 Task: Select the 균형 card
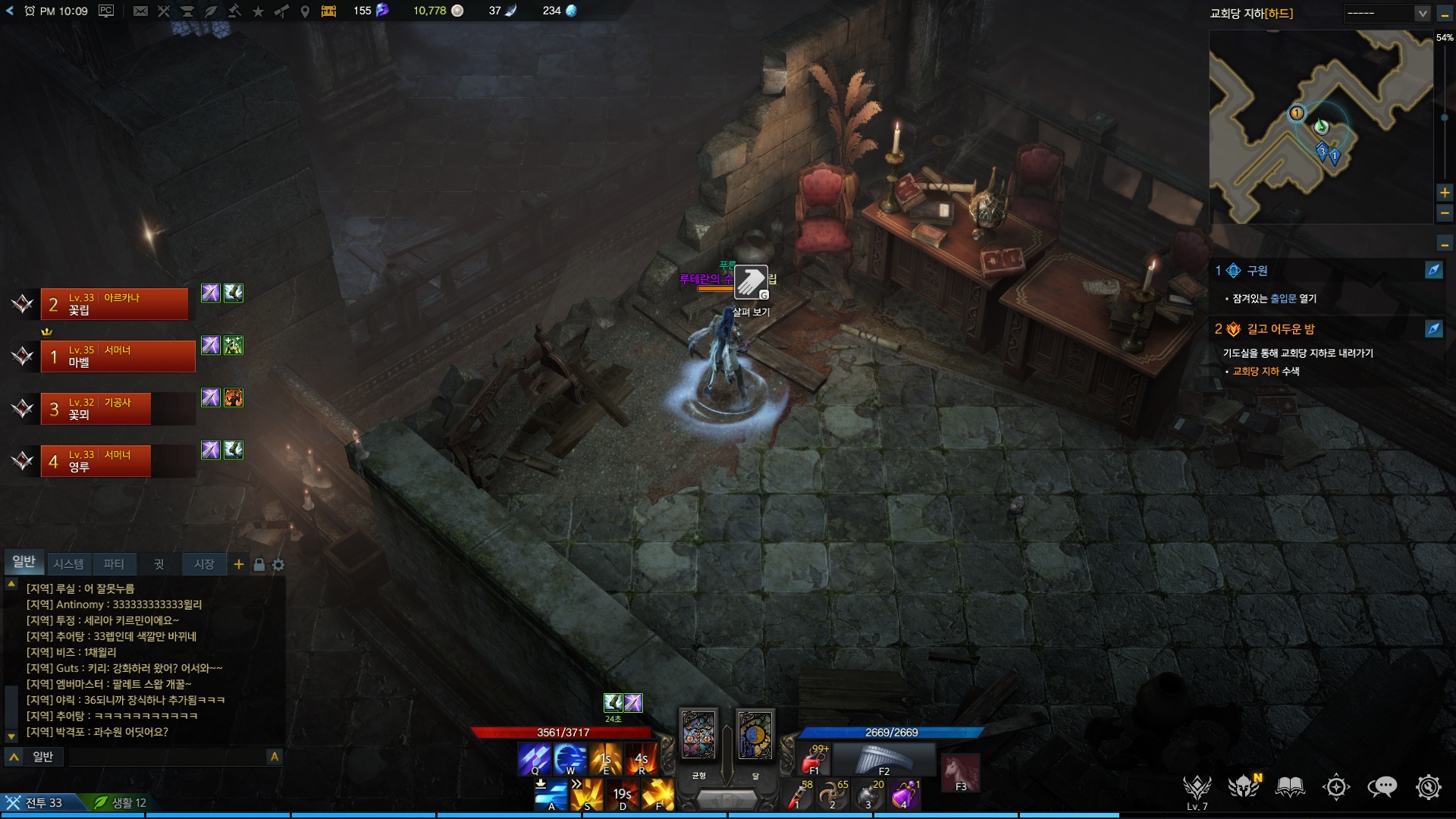click(698, 734)
